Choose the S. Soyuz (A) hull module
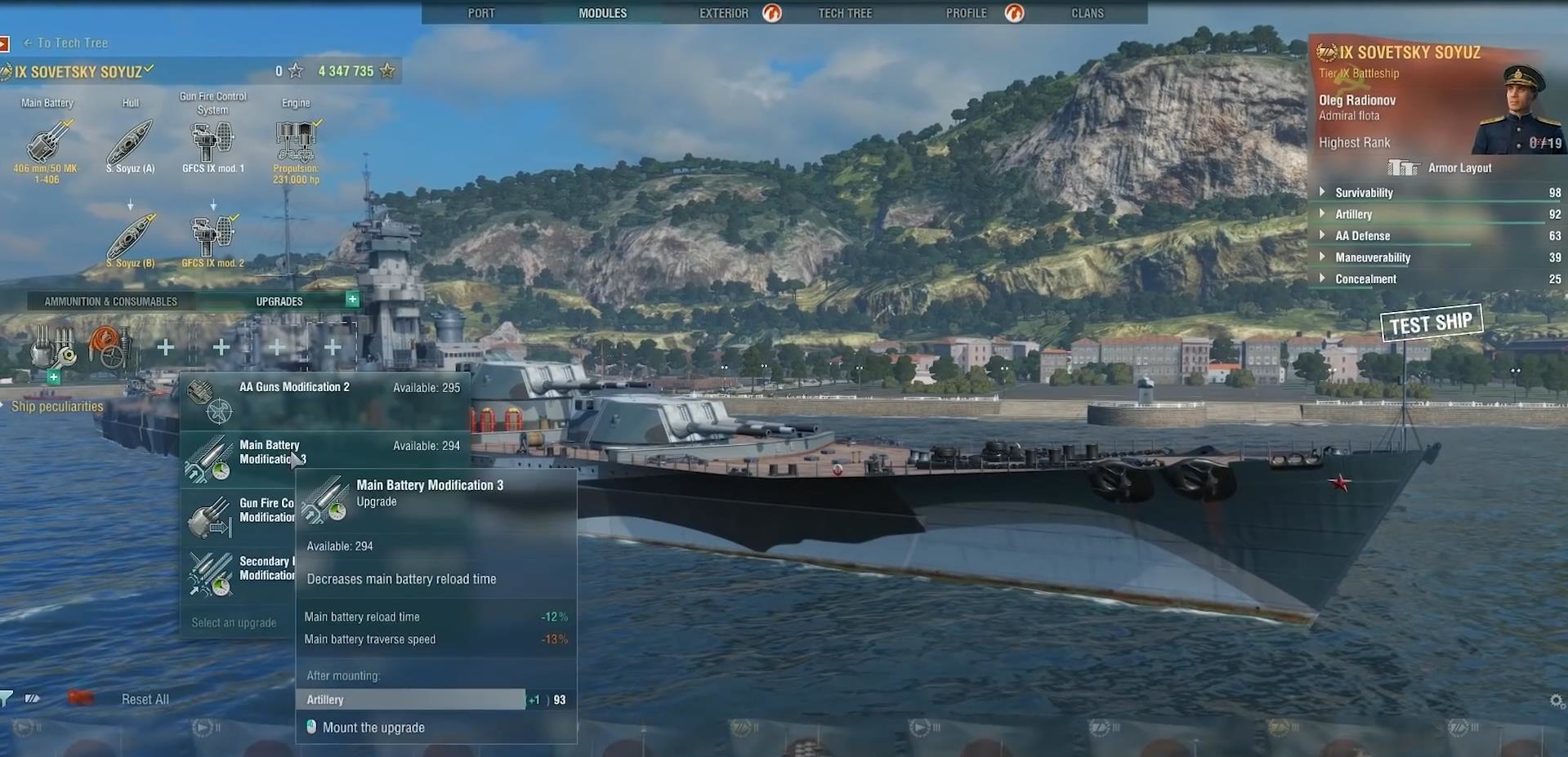Screen dimensions: 1568x757 click(130, 142)
